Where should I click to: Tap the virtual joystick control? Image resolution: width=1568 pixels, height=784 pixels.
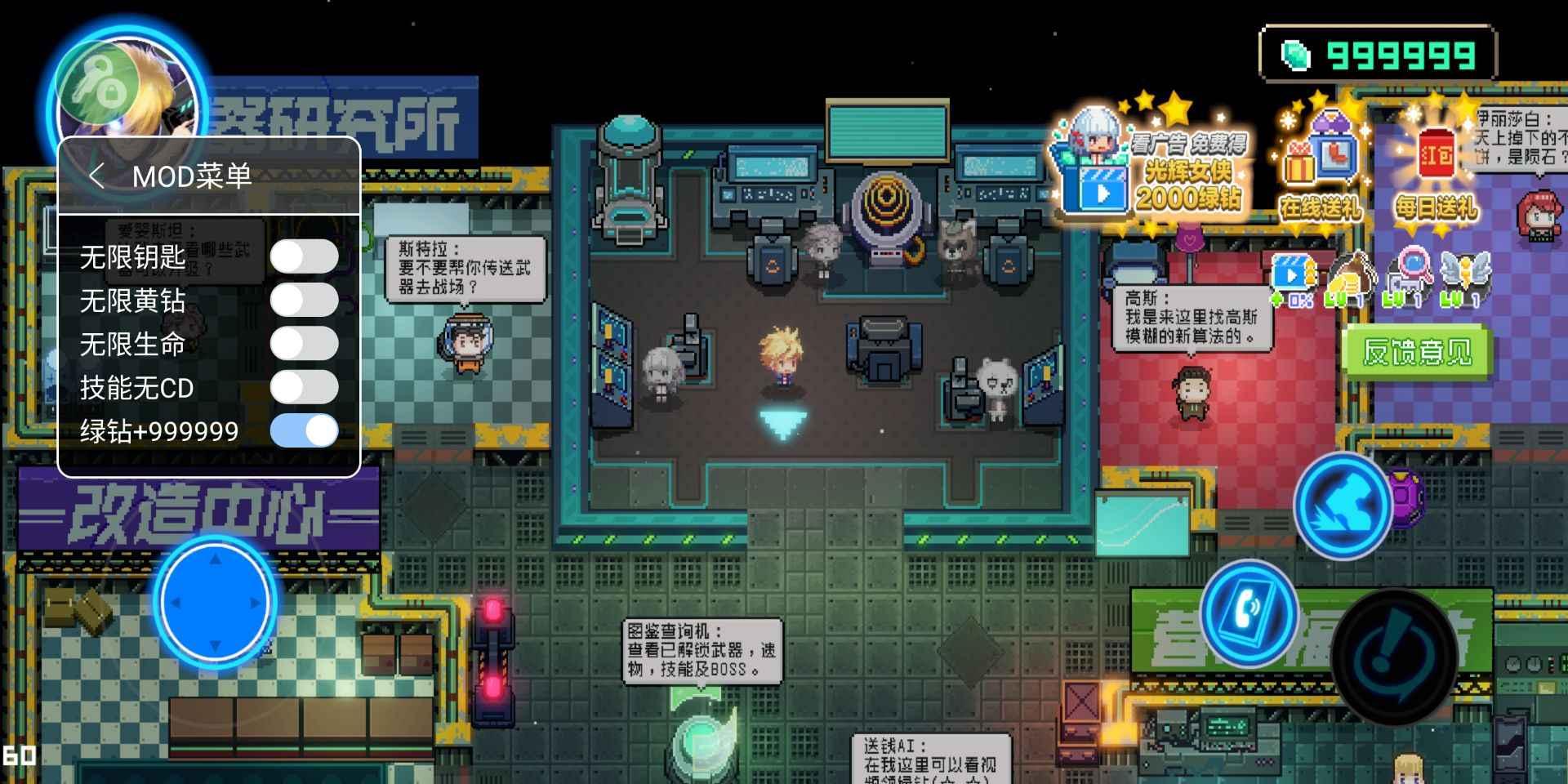click(x=214, y=601)
